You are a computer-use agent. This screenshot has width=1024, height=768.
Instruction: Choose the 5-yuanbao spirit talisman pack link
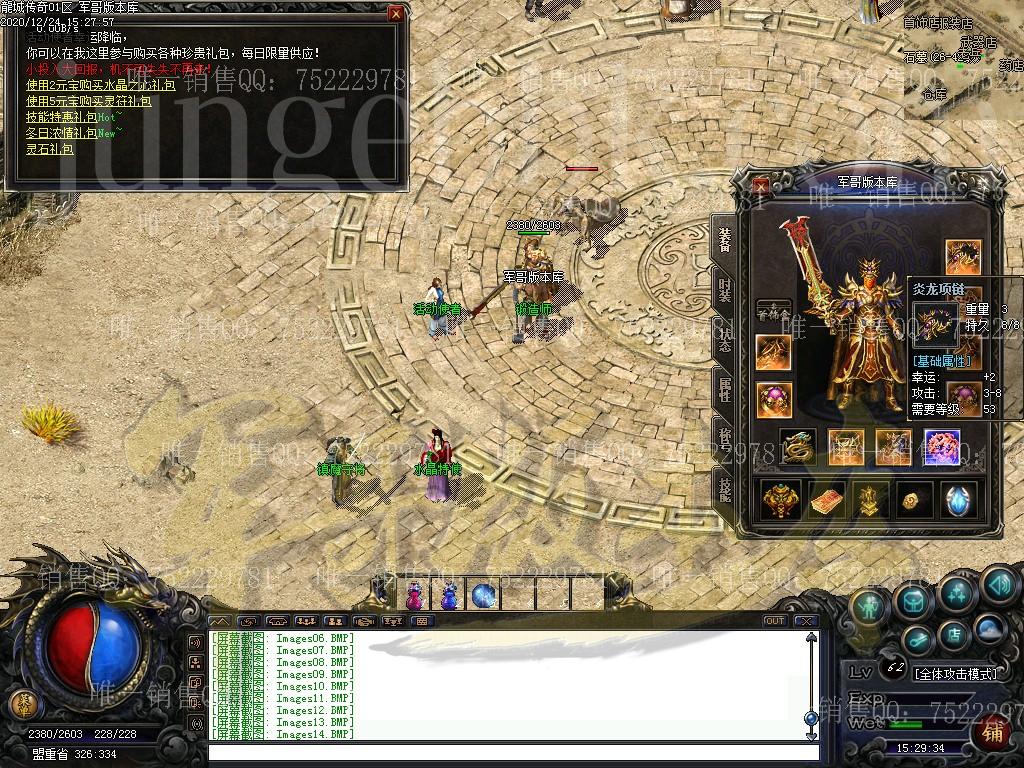click(x=88, y=101)
